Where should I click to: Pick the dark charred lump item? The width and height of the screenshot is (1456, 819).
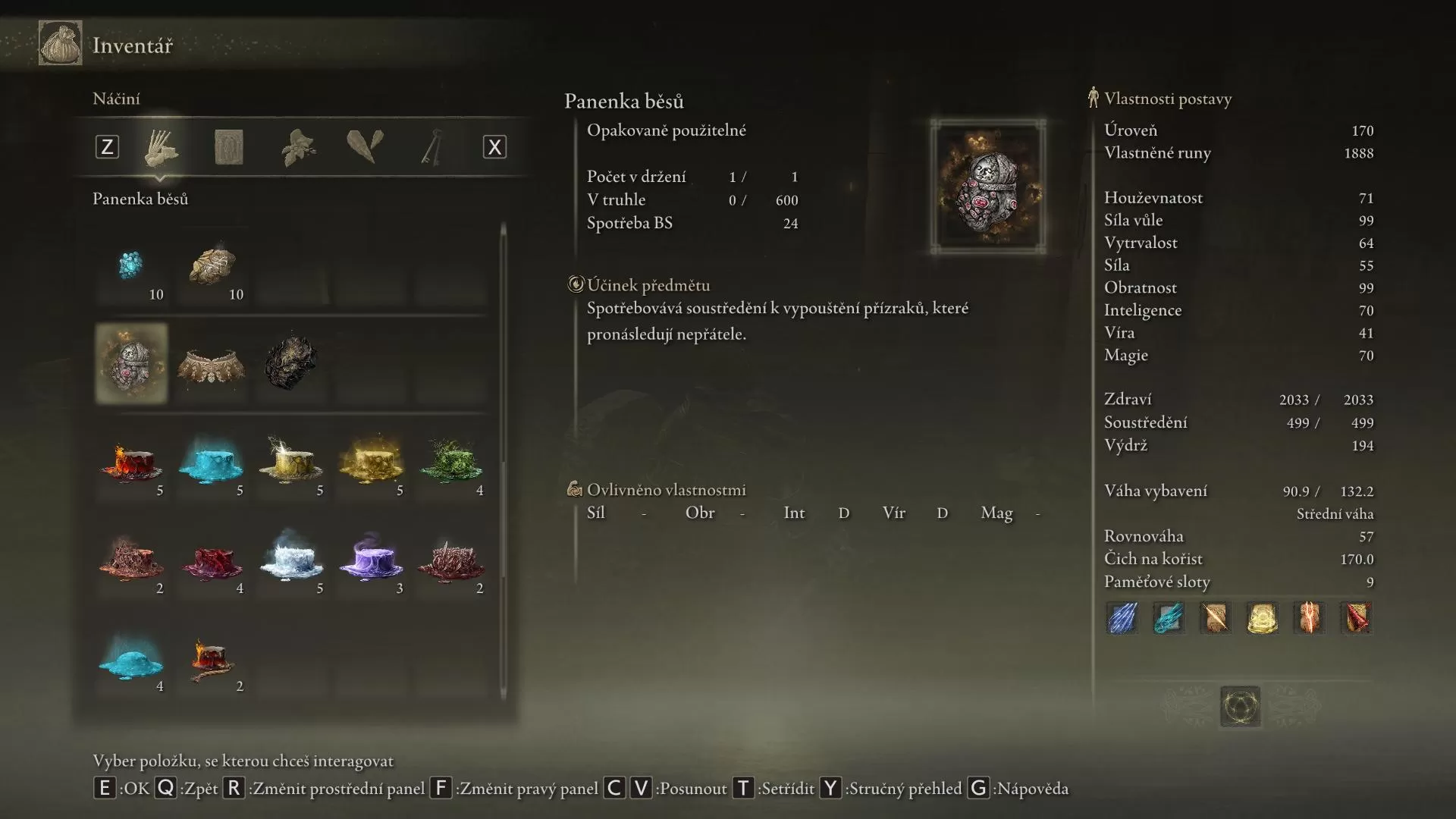point(290,363)
